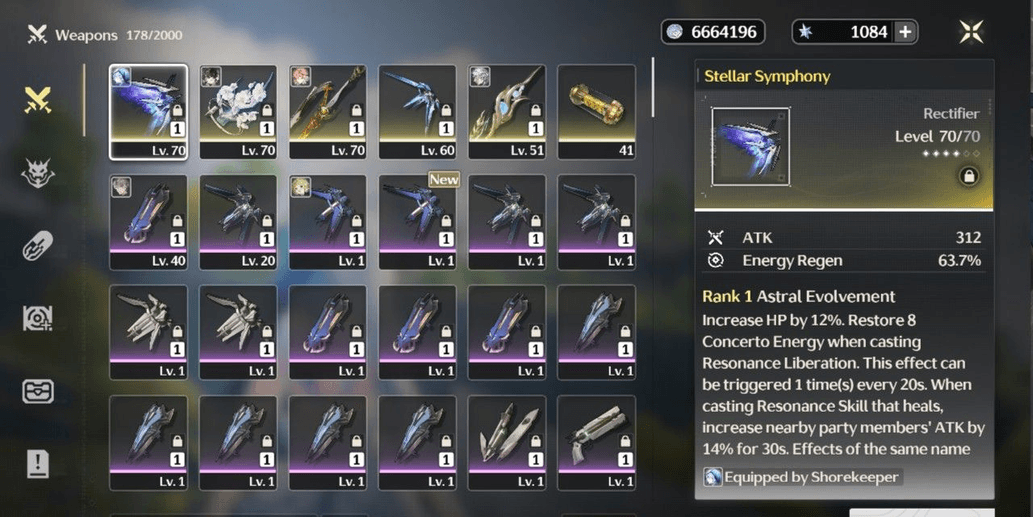Viewport: 1033px width, 517px height.
Task: Add more Astrite with plus button
Action: click(905, 32)
